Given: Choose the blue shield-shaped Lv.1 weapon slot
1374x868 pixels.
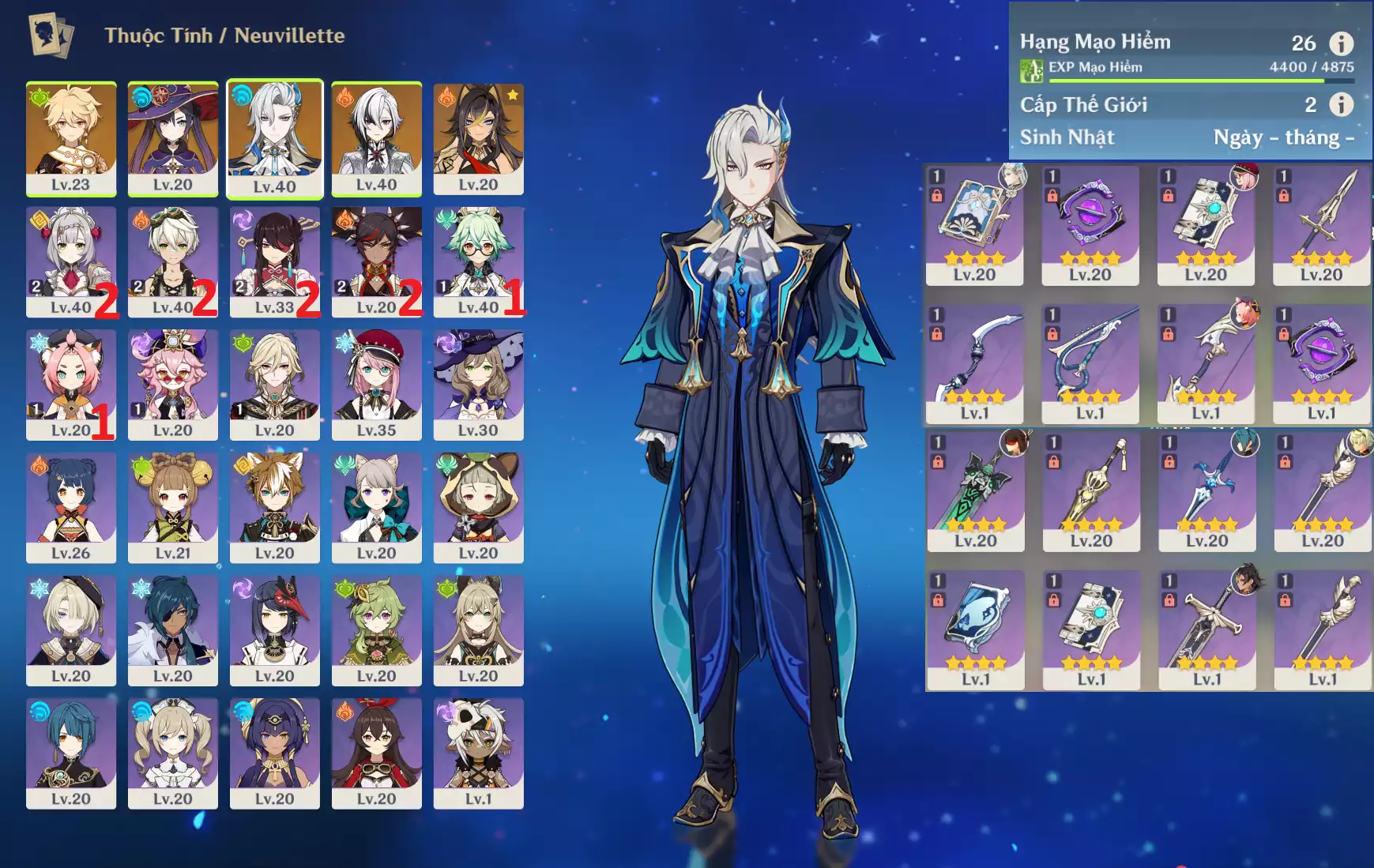Looking at the screenshot, I should (x=976, y=629).
